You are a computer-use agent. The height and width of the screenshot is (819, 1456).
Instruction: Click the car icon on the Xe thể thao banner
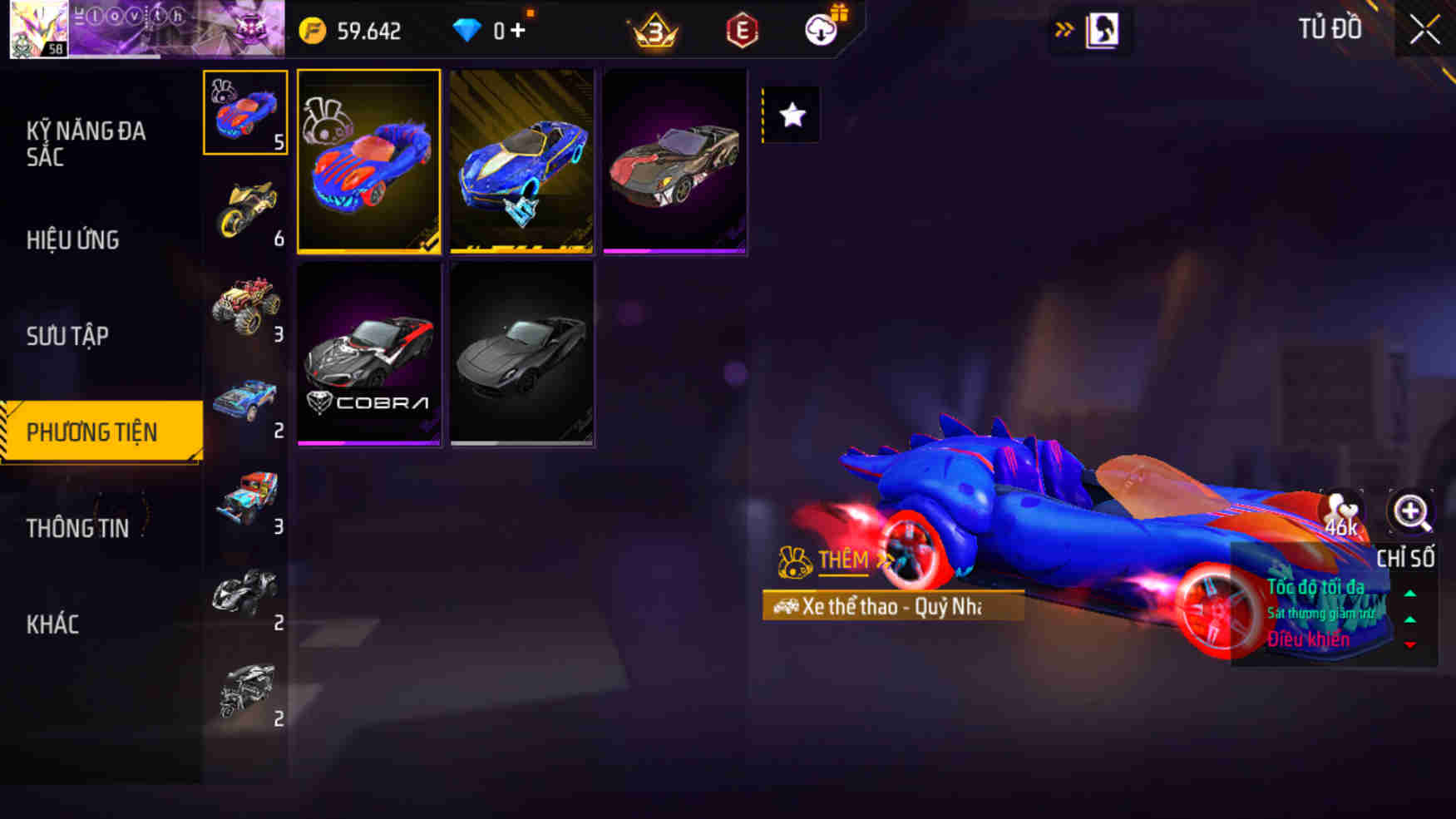tap(787, 608)
